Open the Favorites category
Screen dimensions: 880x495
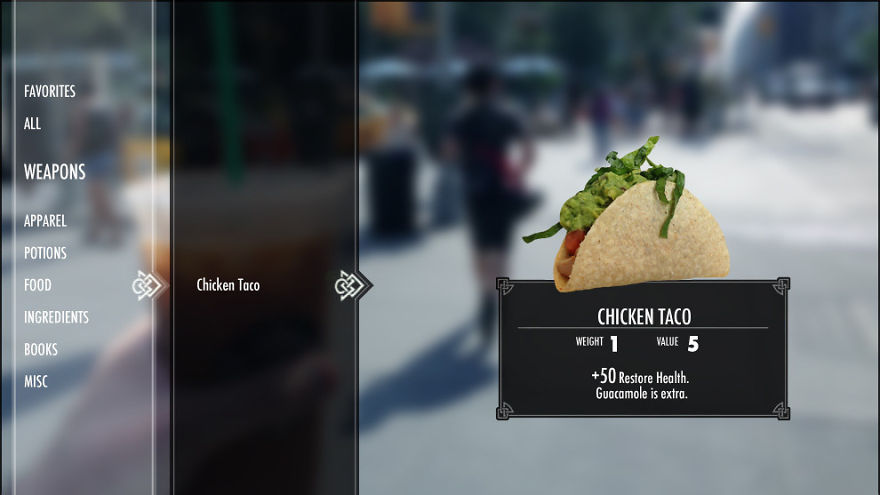tap(50, 91)
